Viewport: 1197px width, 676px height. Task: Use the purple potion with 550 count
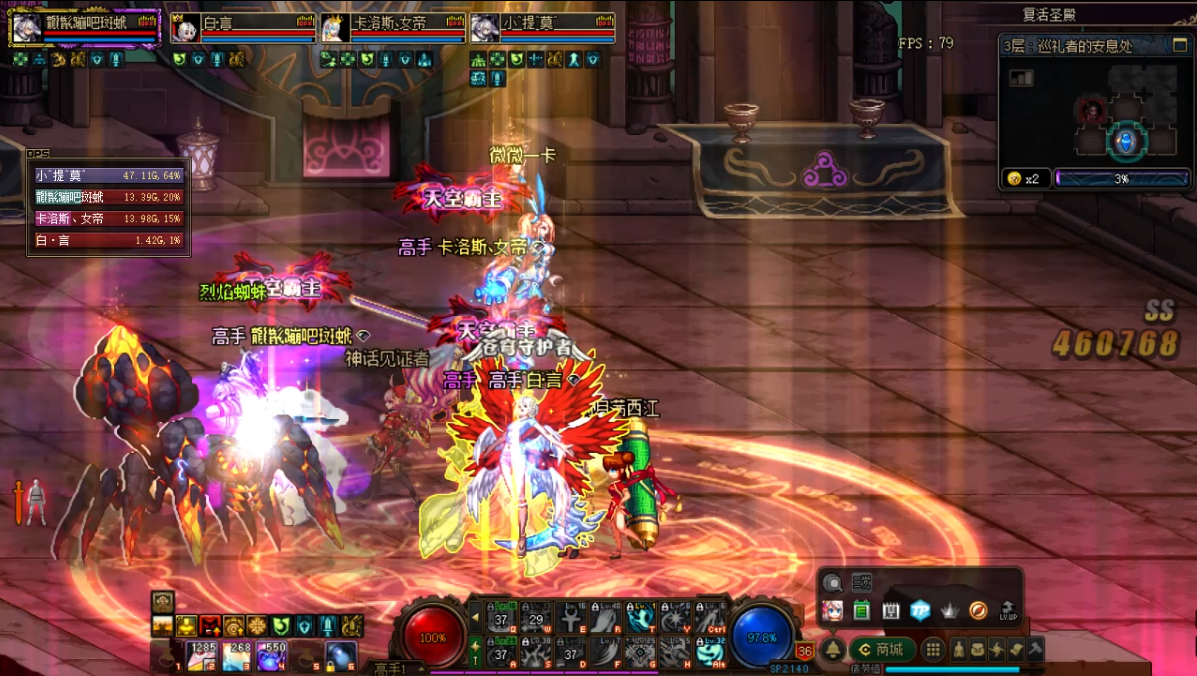(271, 657)
